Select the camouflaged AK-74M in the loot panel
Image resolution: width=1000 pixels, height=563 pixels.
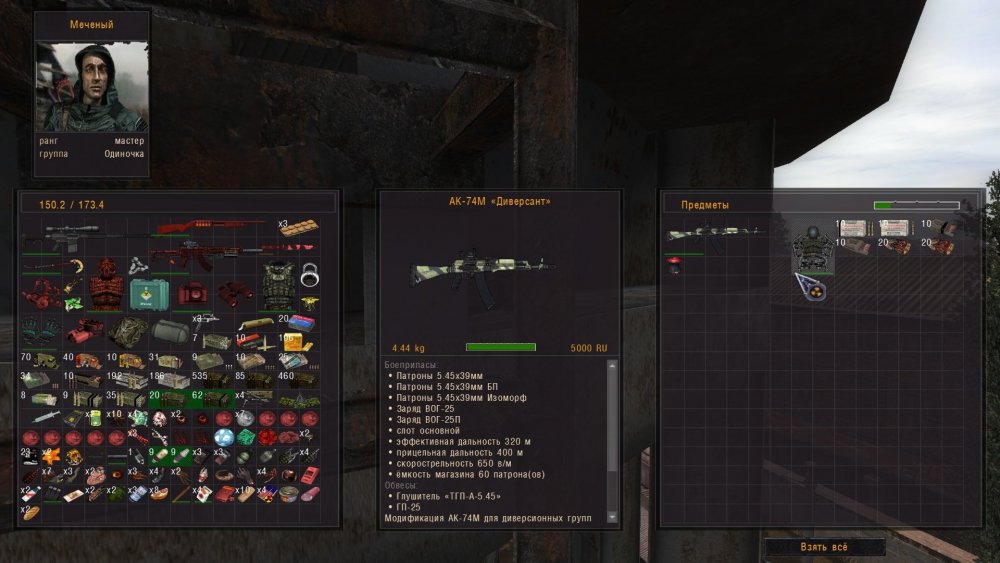coord(714,236)
